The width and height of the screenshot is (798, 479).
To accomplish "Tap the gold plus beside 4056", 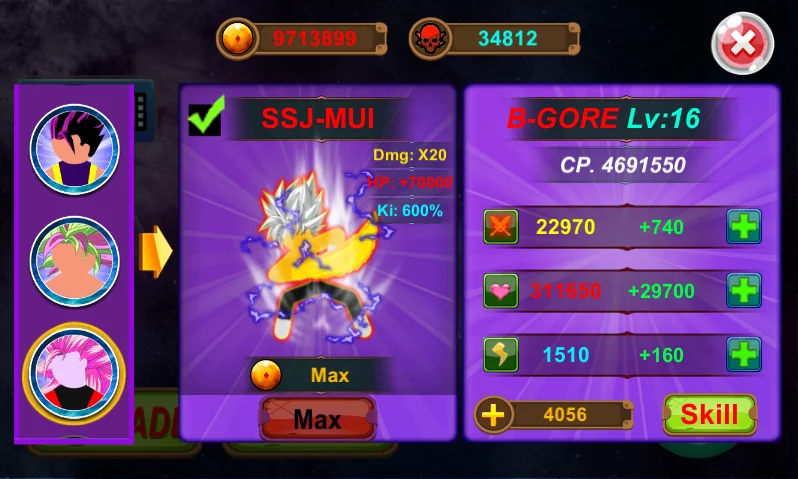I will (493, 414).
